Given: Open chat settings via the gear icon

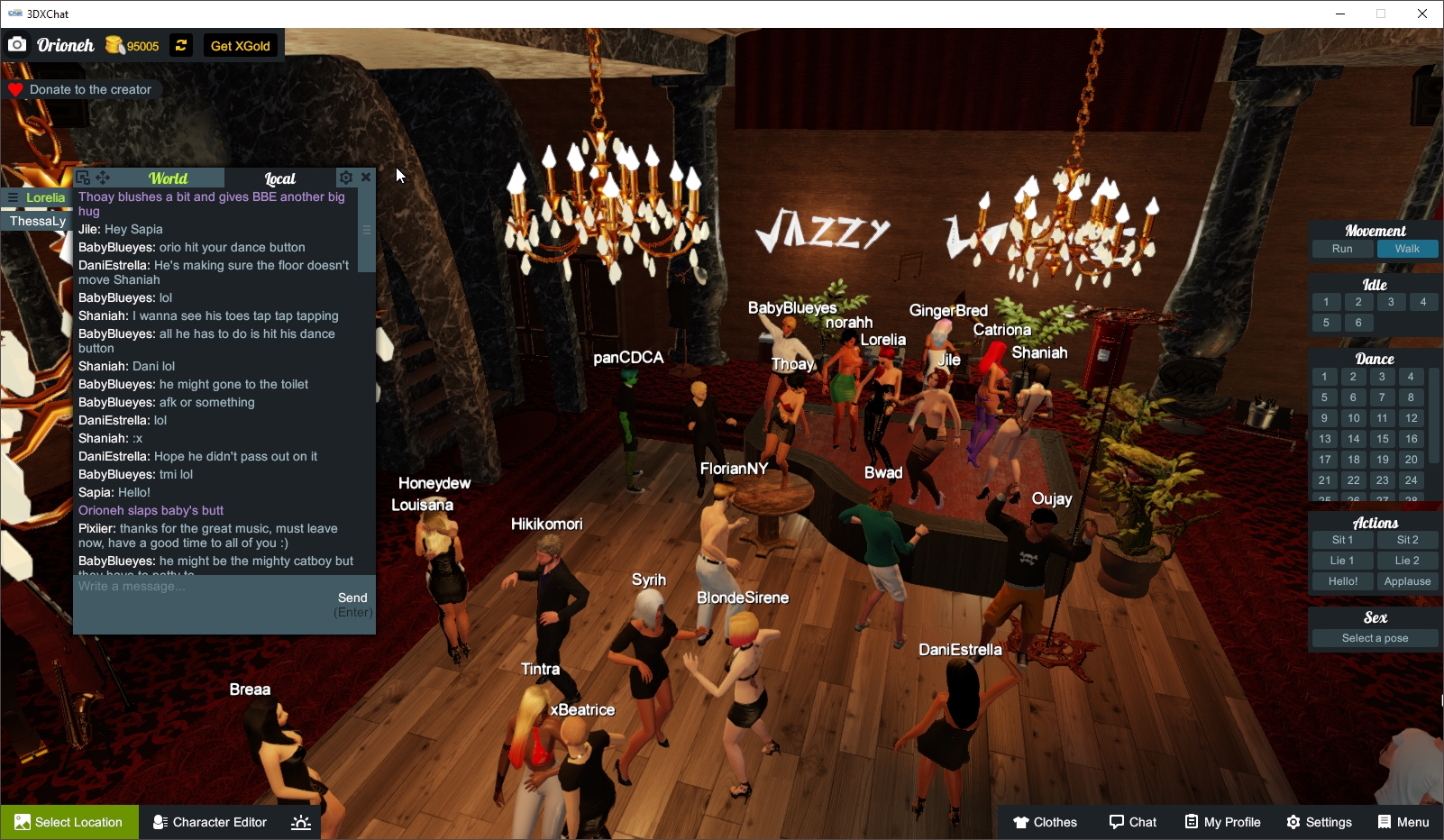Looking at the screenshot, I should coord(346,178).
